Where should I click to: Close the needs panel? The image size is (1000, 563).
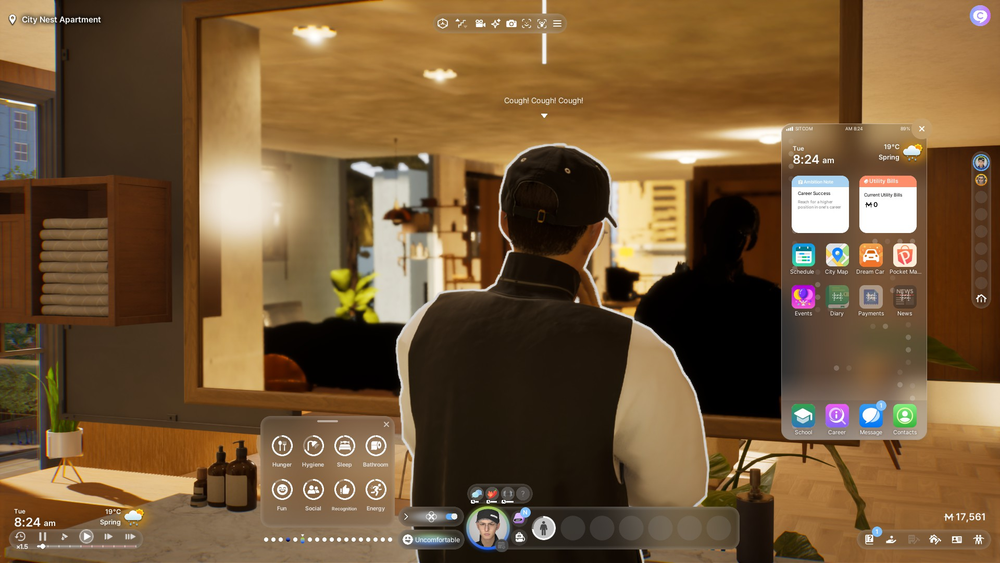(x=387, y=424)
